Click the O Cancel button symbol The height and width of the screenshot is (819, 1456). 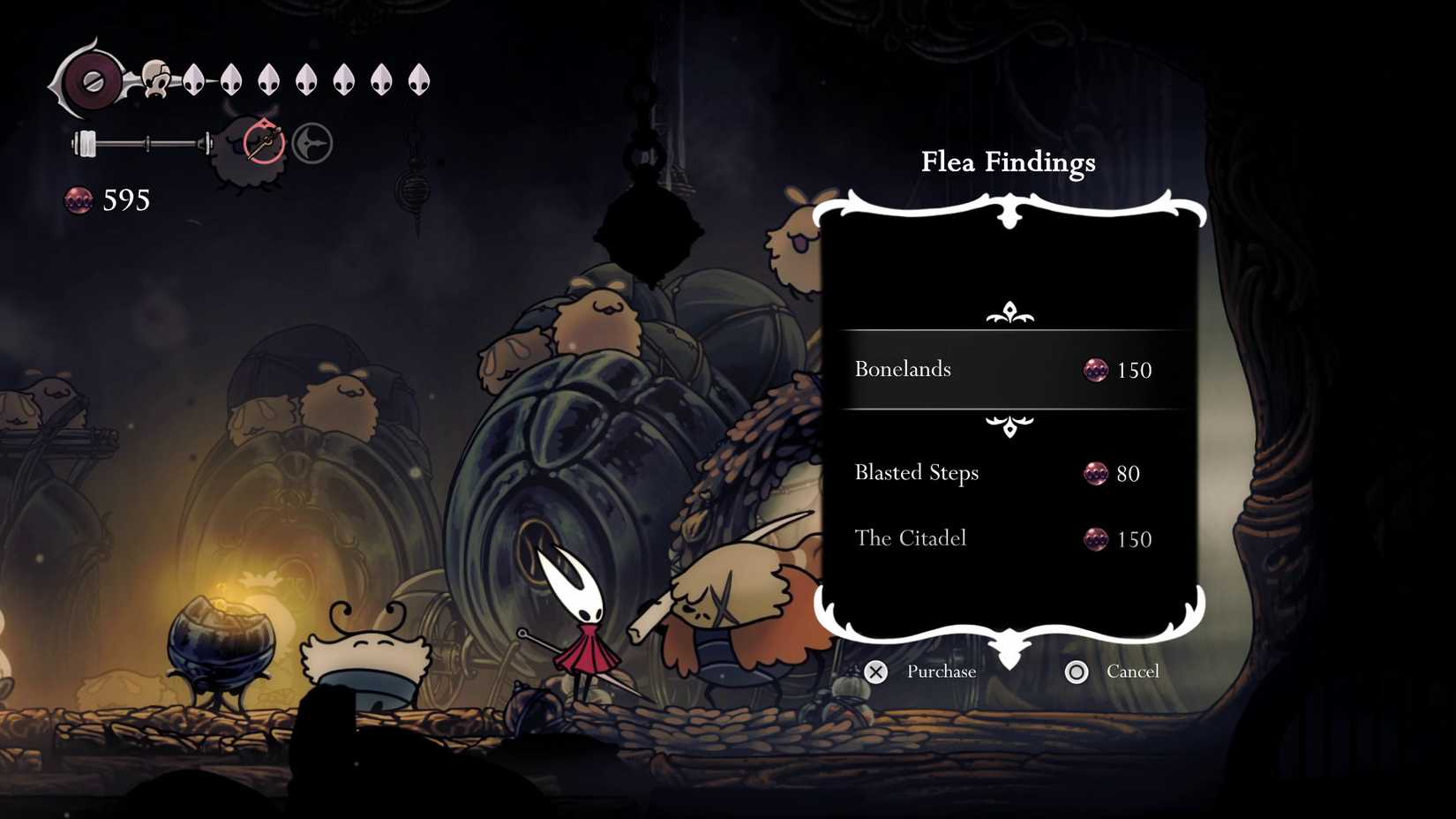coord(1077,672)
